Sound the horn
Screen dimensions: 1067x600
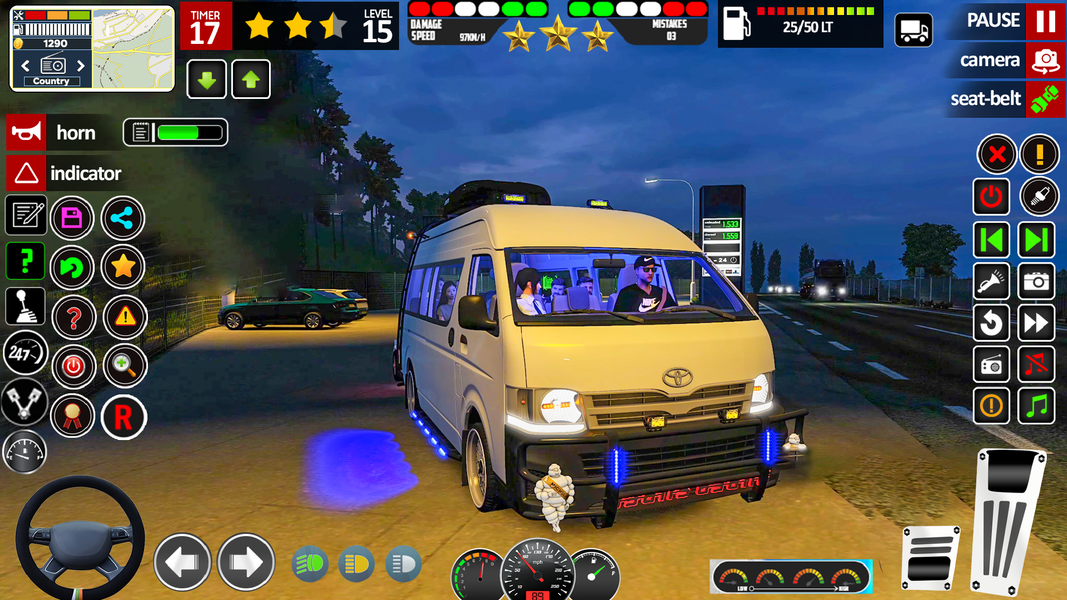(27, 133)
